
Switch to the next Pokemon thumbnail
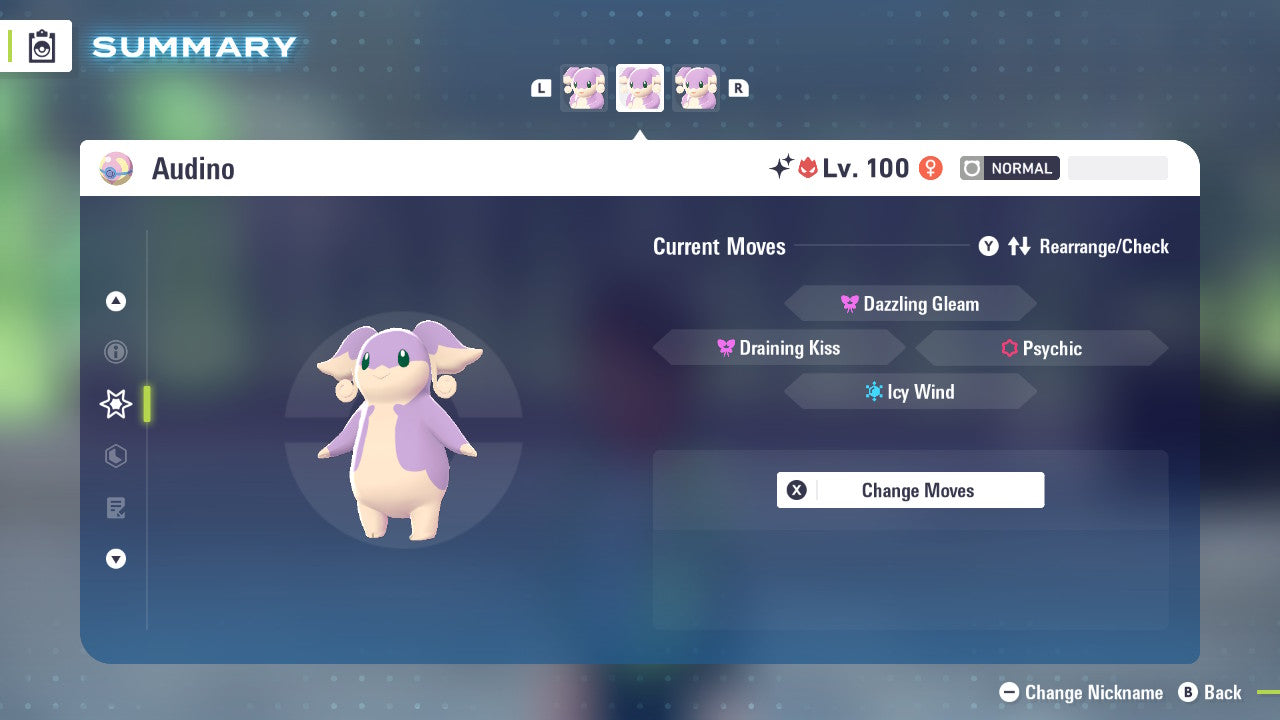[696, 88]
